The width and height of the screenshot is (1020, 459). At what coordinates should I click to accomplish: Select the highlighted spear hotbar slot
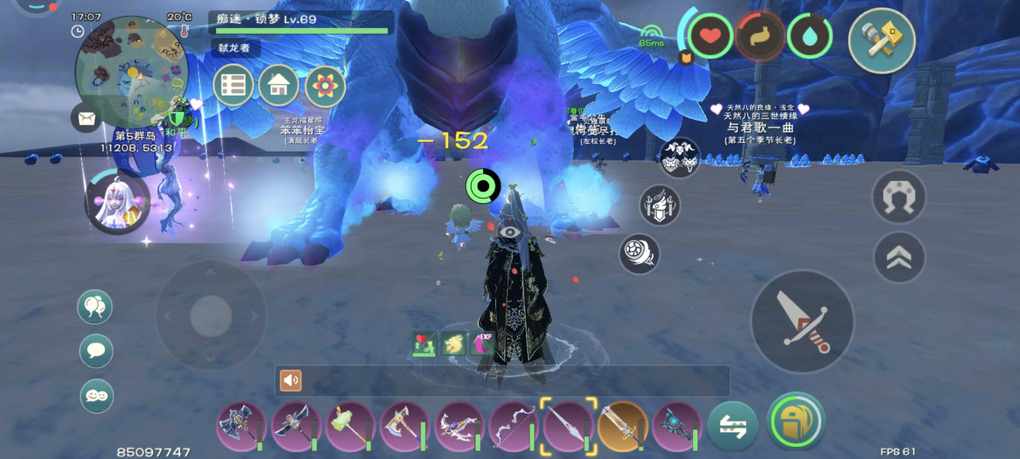(569, 425)
